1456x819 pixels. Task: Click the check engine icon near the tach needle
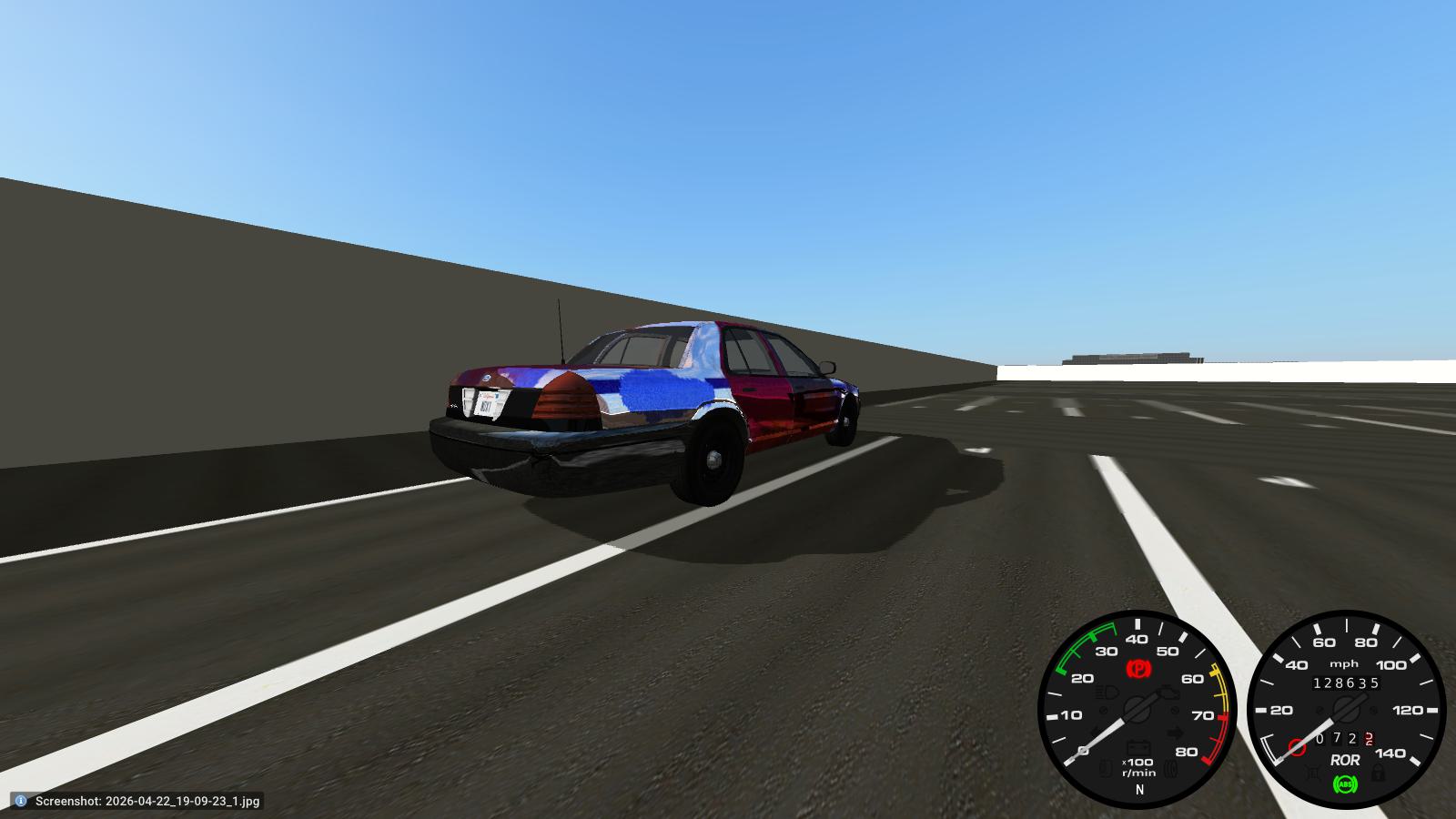click(1168, 693)
